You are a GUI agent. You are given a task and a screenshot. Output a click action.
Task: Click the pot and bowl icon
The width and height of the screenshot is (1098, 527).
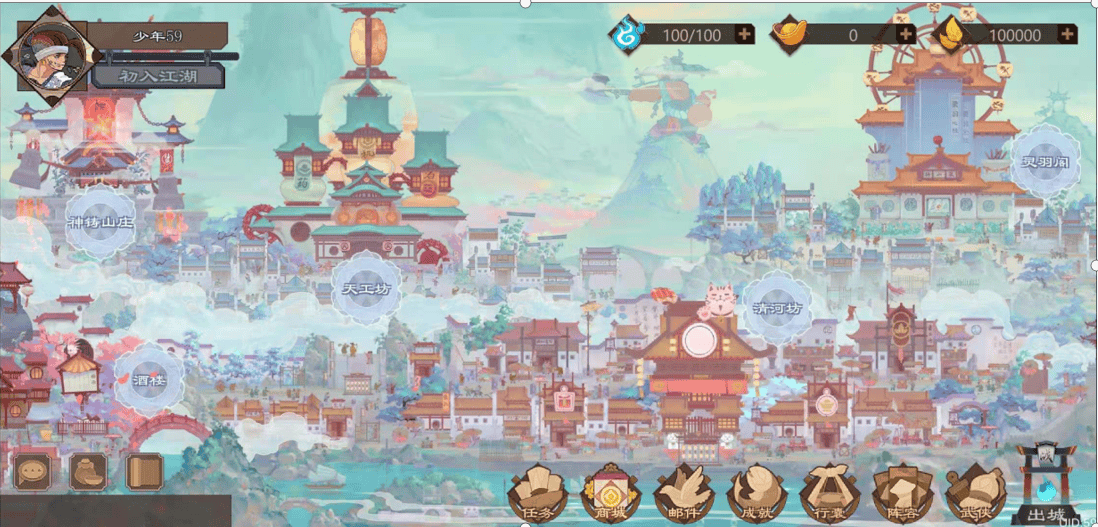(88, 470)
